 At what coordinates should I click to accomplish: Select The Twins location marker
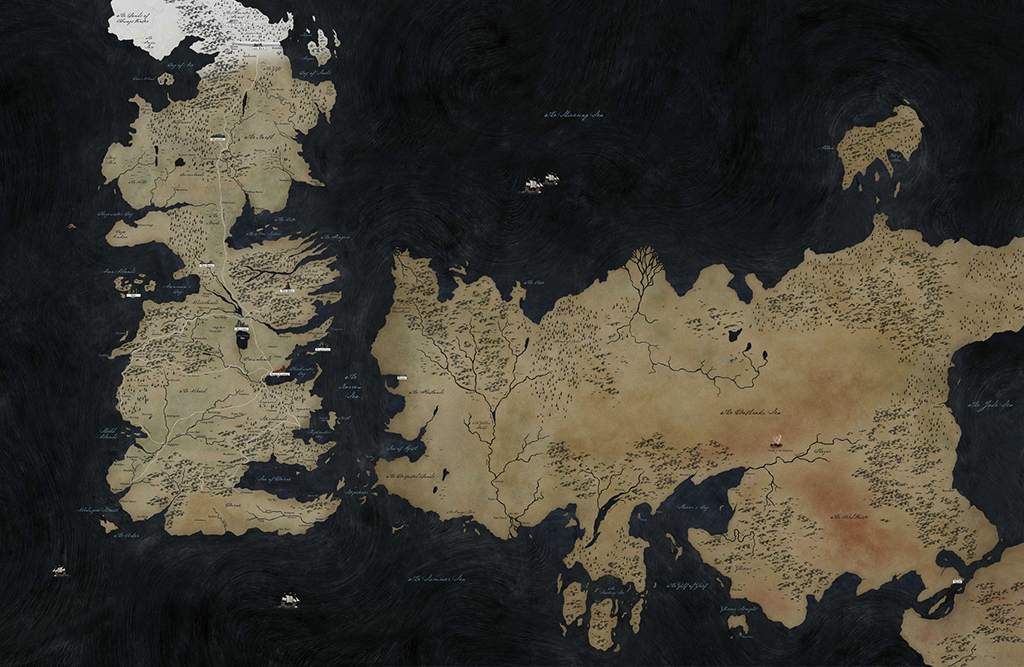coord(207,265)
